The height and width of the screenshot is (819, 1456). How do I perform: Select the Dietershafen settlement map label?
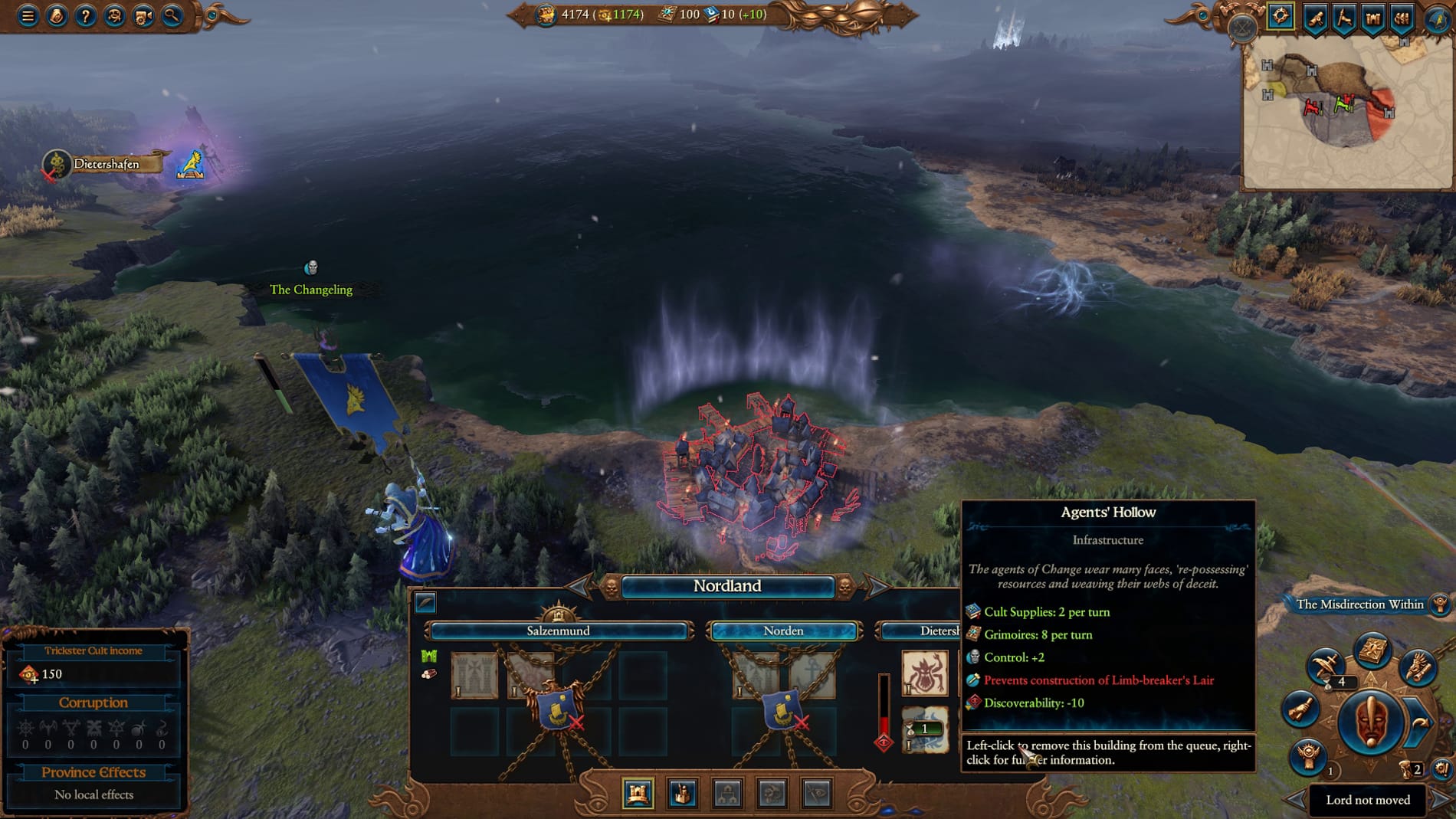[x=107, y=164]
